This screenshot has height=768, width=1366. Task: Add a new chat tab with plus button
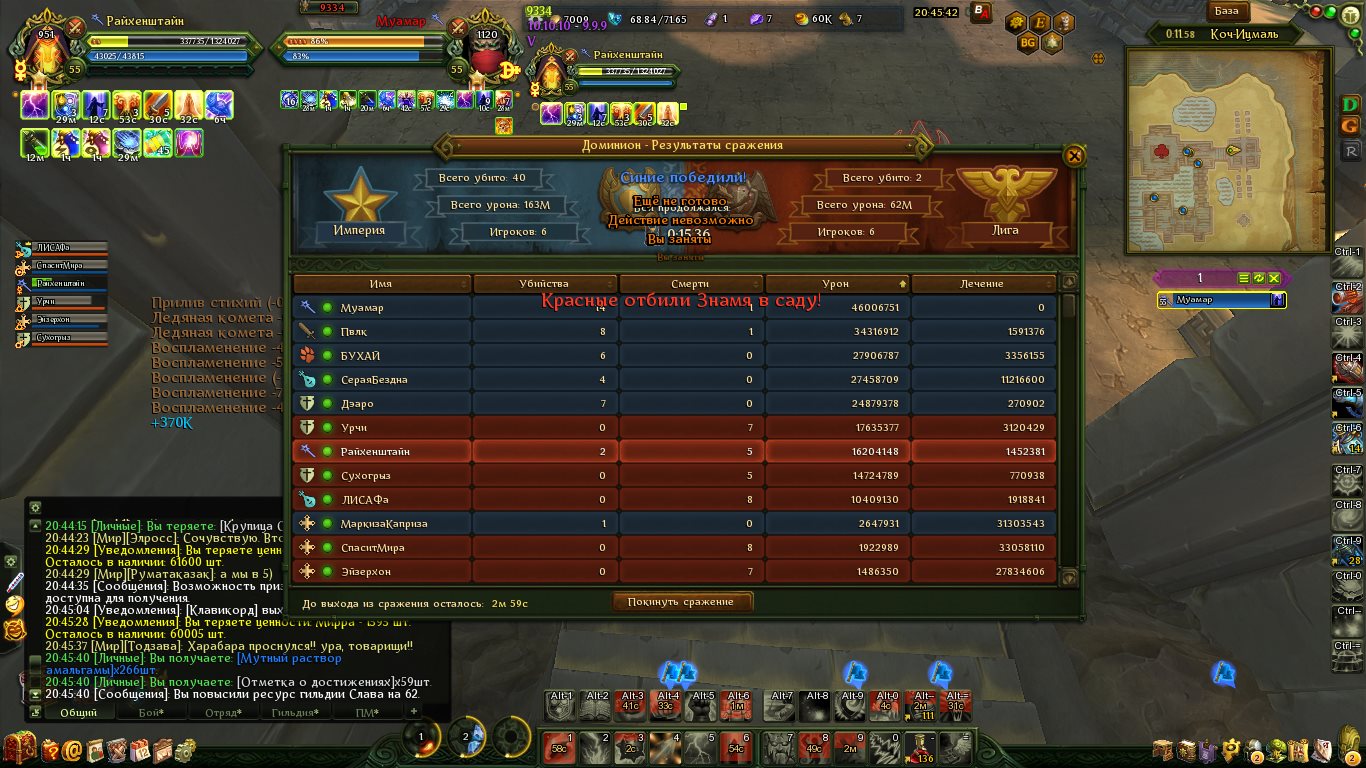coord(414,711)
